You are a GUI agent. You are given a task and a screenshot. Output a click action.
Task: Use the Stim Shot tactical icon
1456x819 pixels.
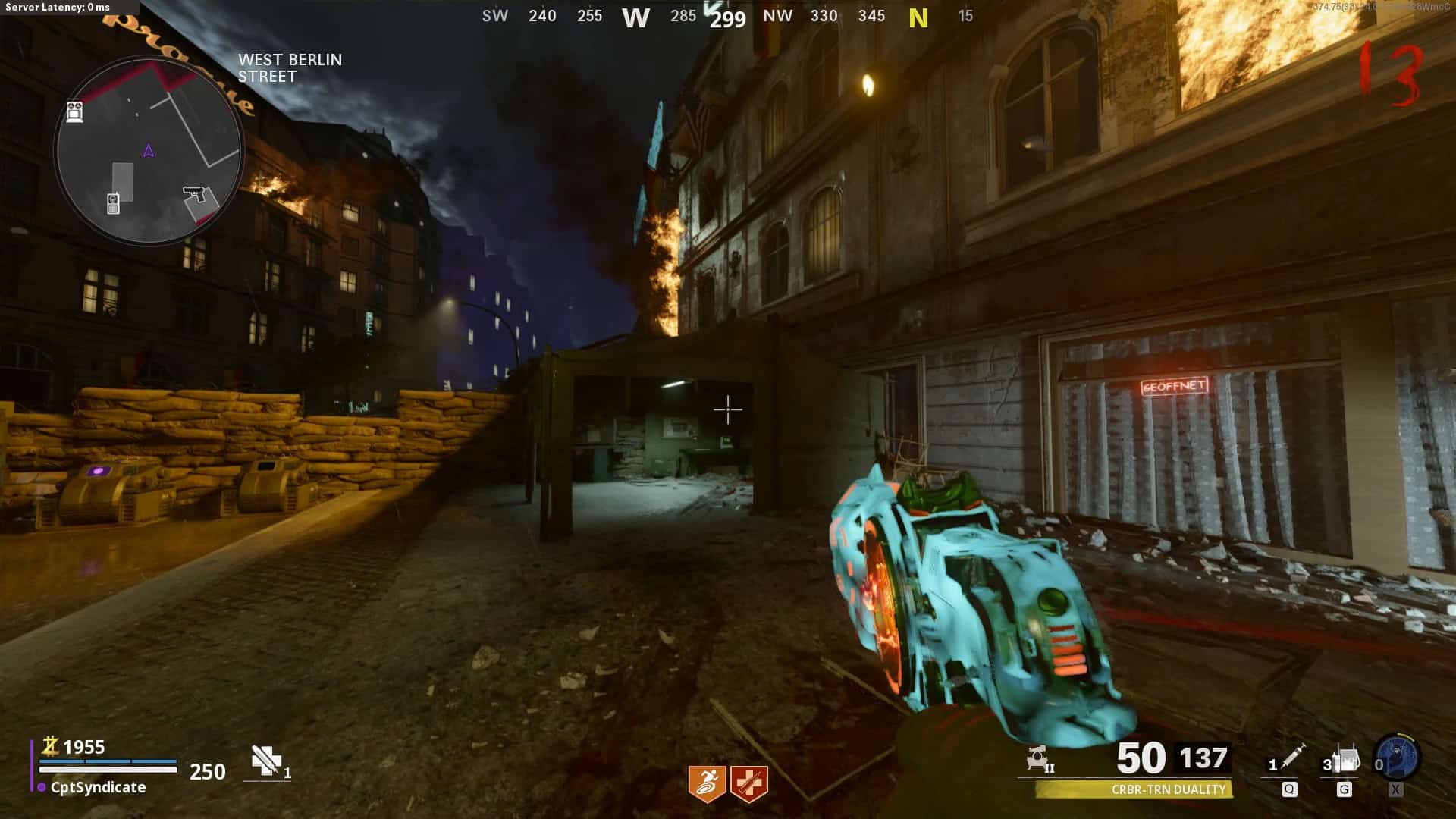(x=1290, y=758)
